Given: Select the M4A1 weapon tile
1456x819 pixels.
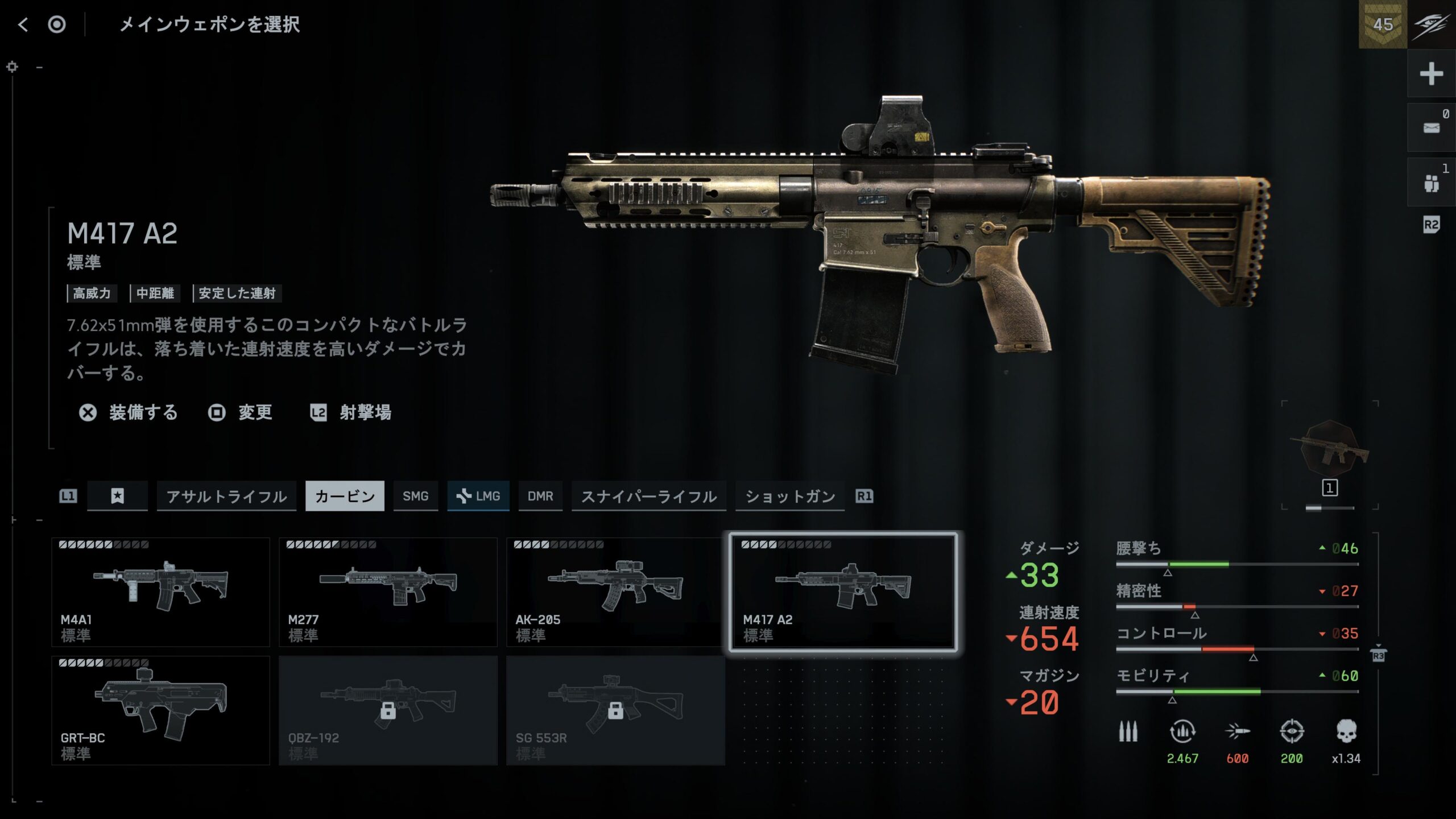Looking at the screenshot, I should pos(160,591).
